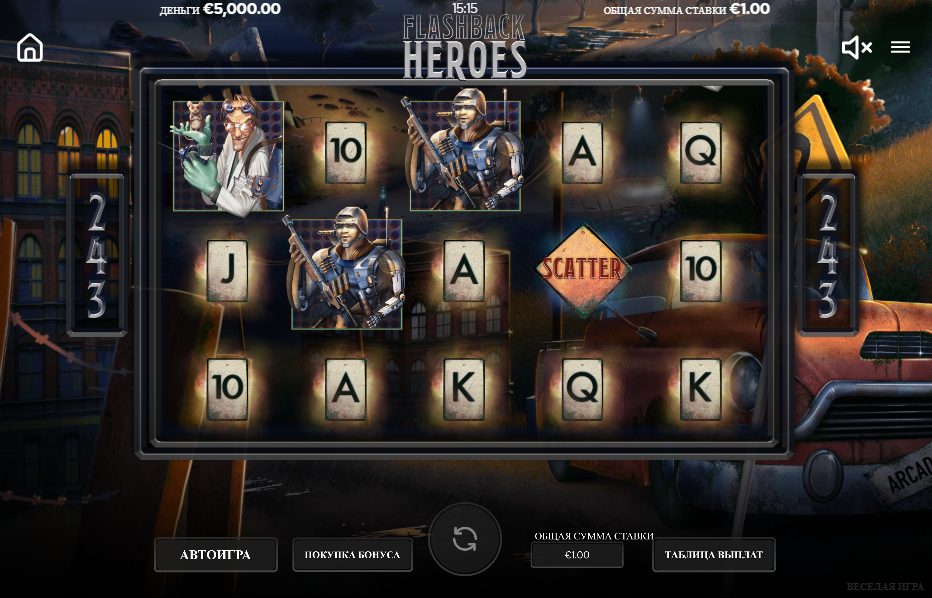Toggle the muted sound speaker icon

[x=856, y=47]
